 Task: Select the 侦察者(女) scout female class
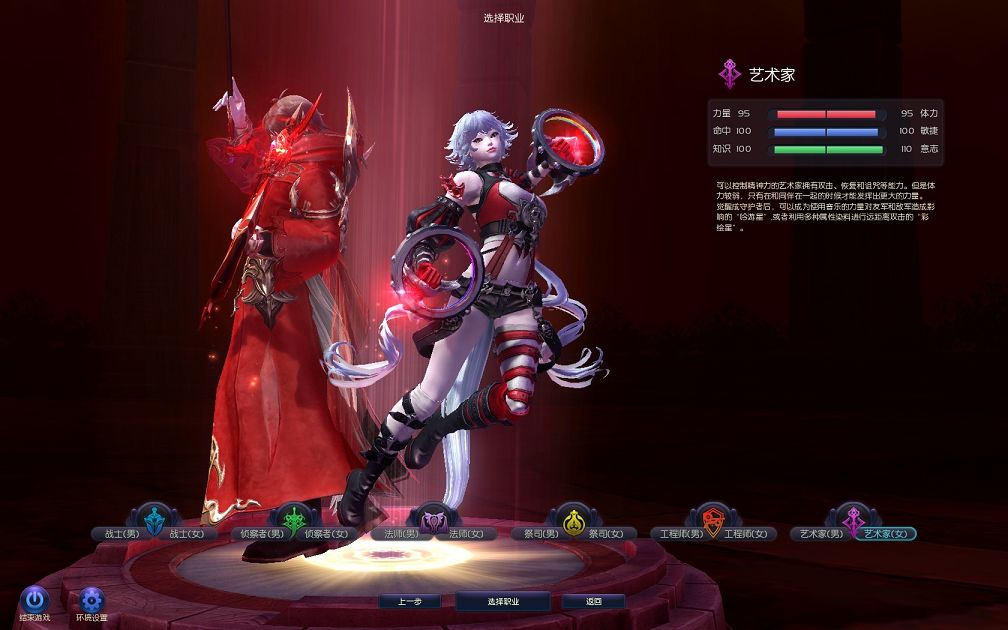[327, 534]
